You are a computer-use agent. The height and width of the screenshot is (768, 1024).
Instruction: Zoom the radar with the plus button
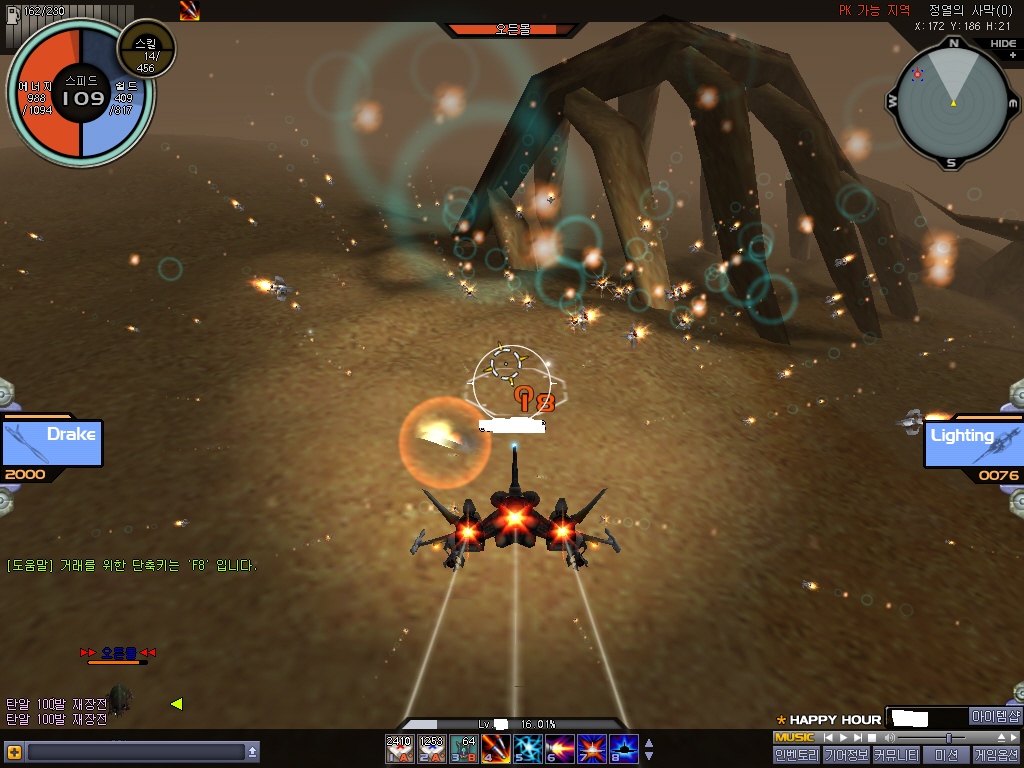coord(1012,56)
